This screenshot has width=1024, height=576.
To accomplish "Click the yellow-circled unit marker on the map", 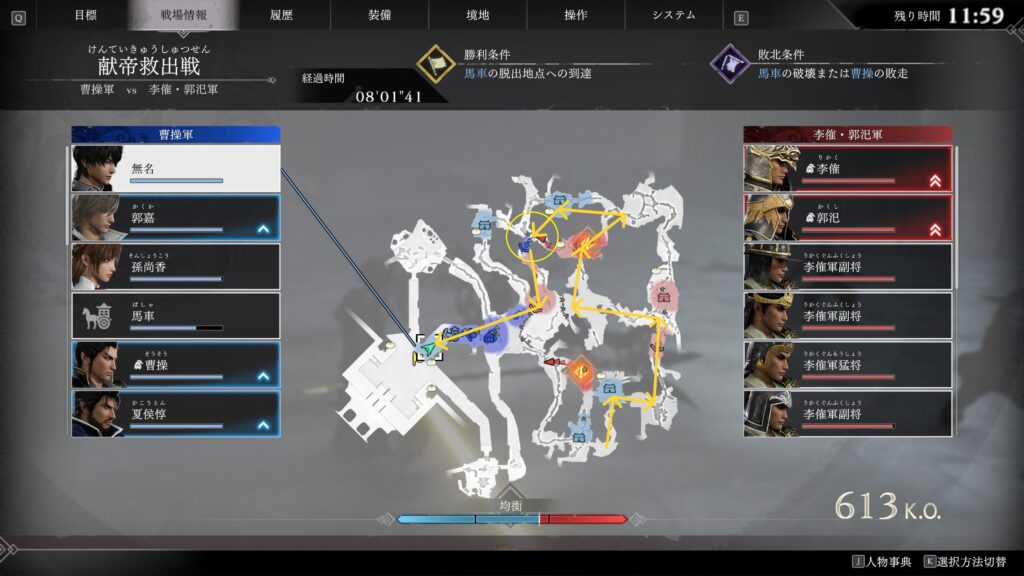I will point(531,240).
